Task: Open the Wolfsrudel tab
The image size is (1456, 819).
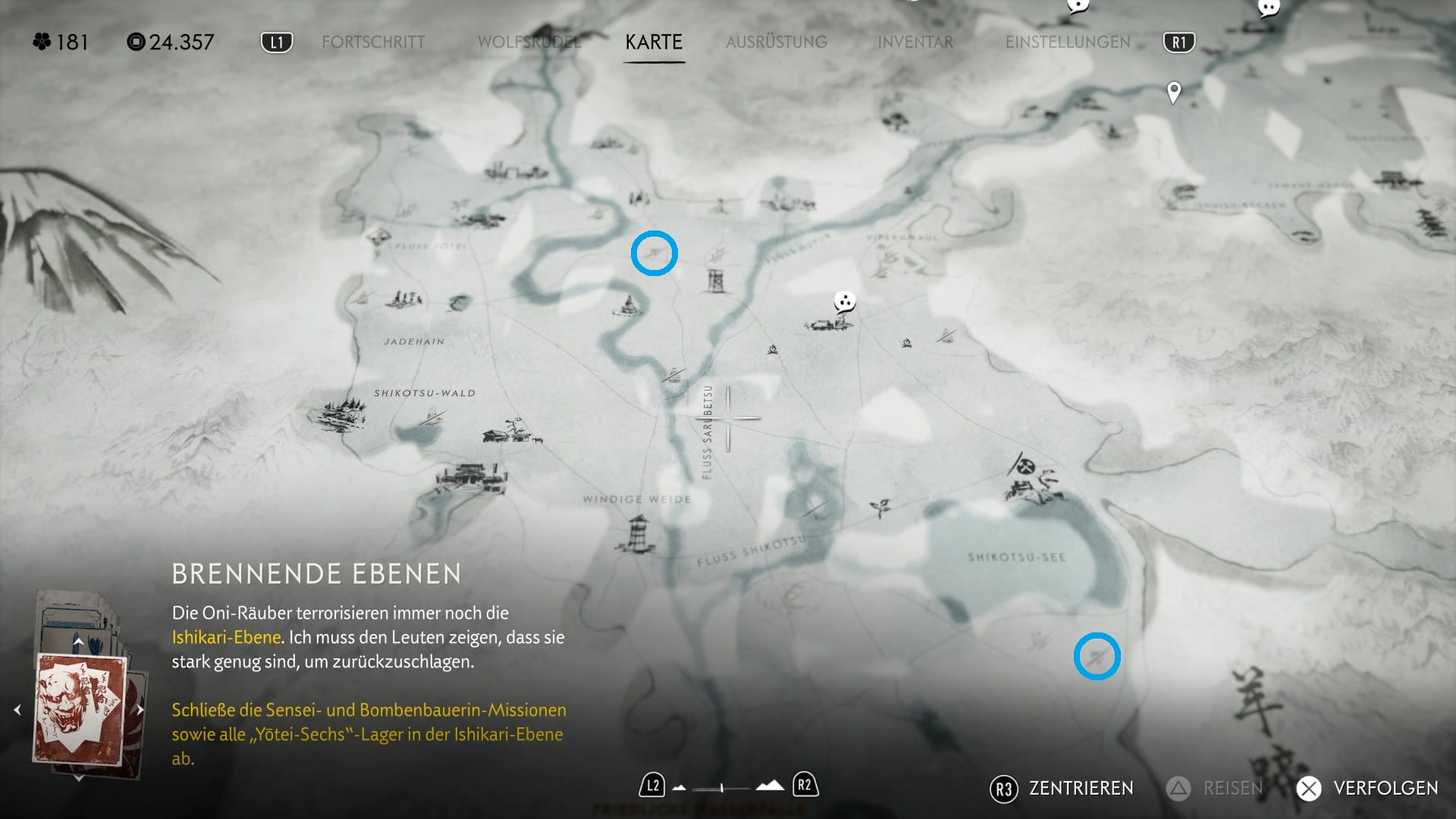Action: tap(529, 42)
